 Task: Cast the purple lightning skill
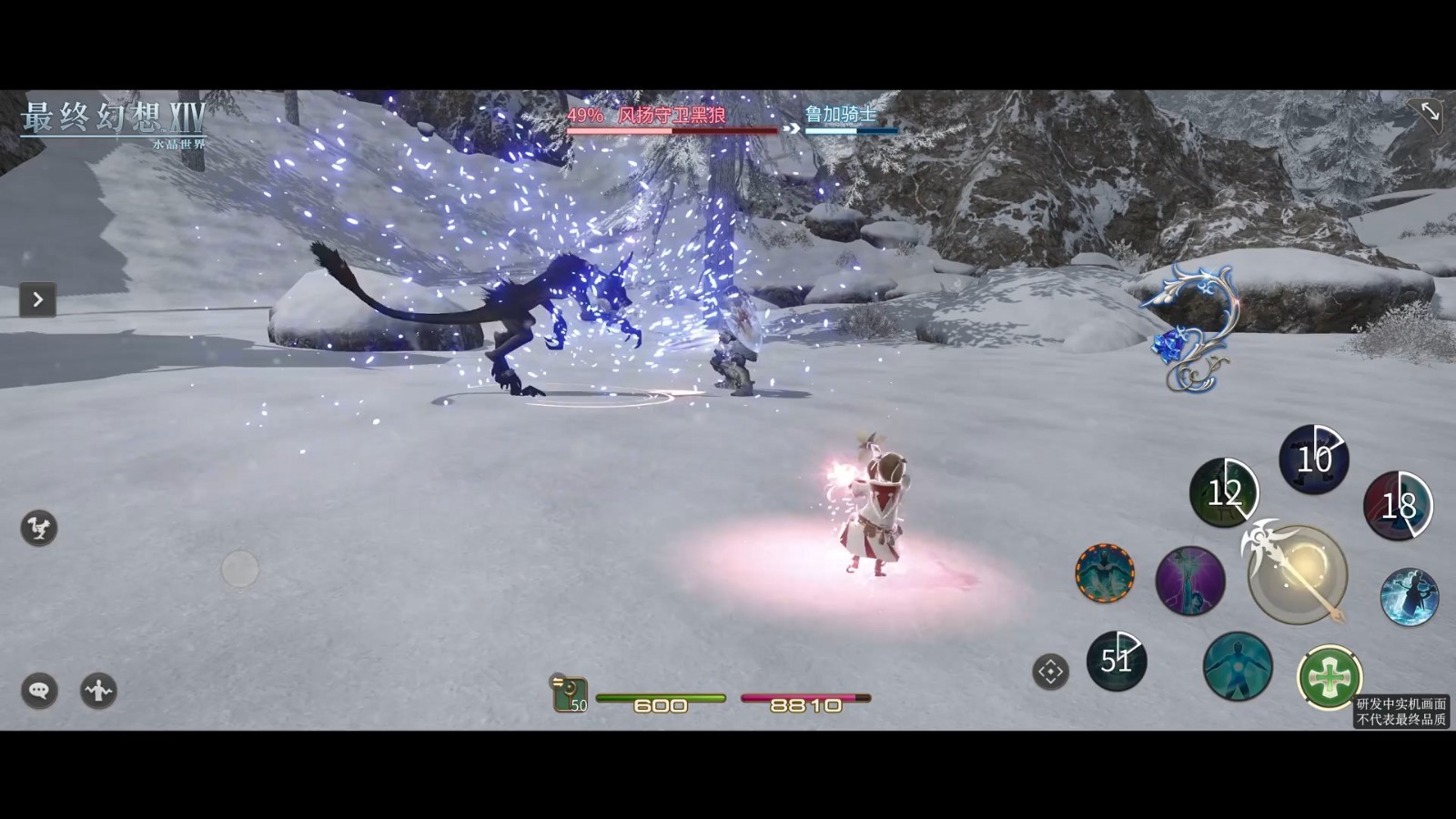click(x=1189, y=580)
